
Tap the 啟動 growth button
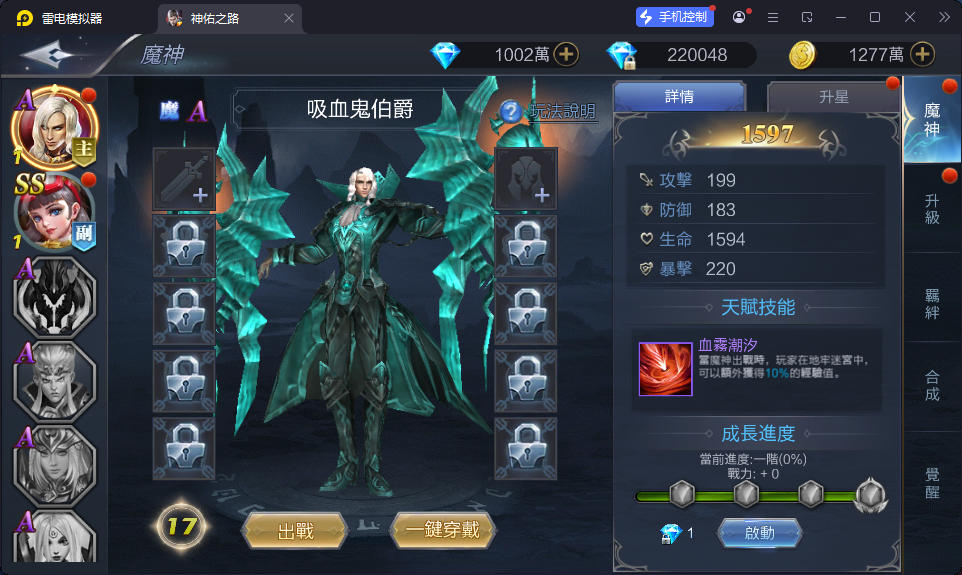tap(759, 533)
